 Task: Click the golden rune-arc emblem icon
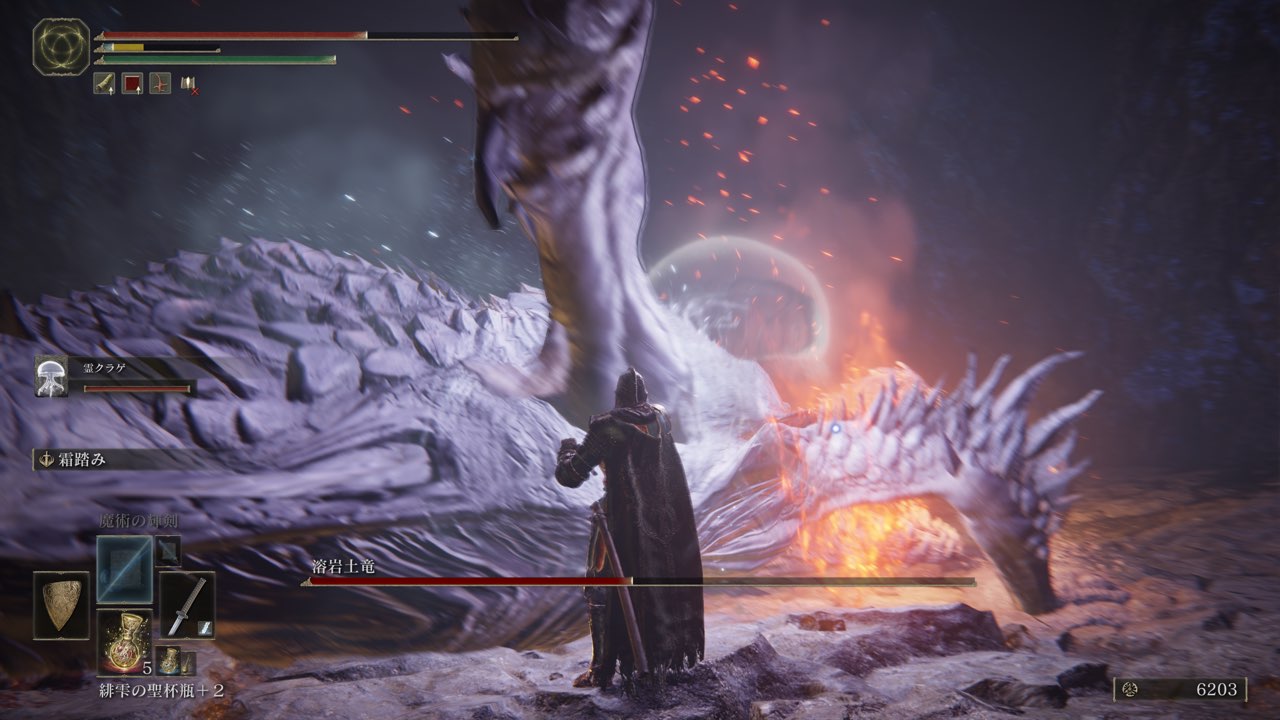[61, 47]
